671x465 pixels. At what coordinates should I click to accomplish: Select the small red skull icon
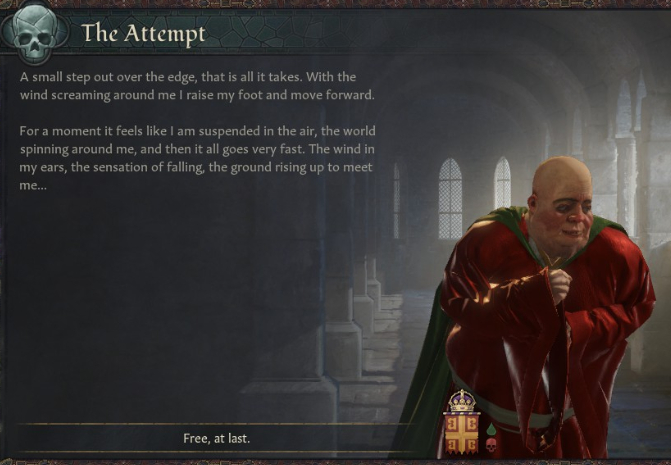point(491,445)
